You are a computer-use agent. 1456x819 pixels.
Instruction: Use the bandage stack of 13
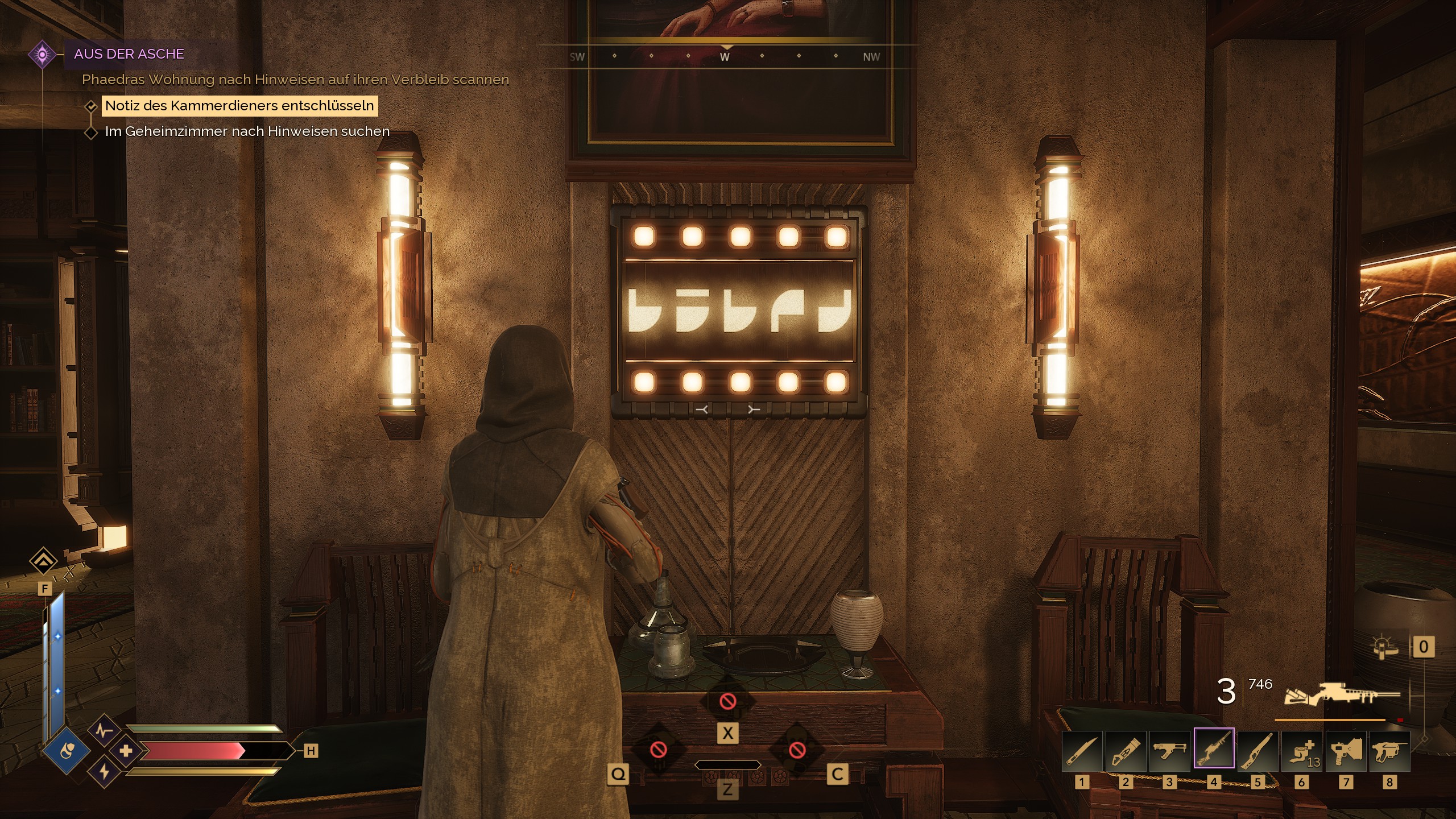pyautogui.click(x=1302, y=750)
